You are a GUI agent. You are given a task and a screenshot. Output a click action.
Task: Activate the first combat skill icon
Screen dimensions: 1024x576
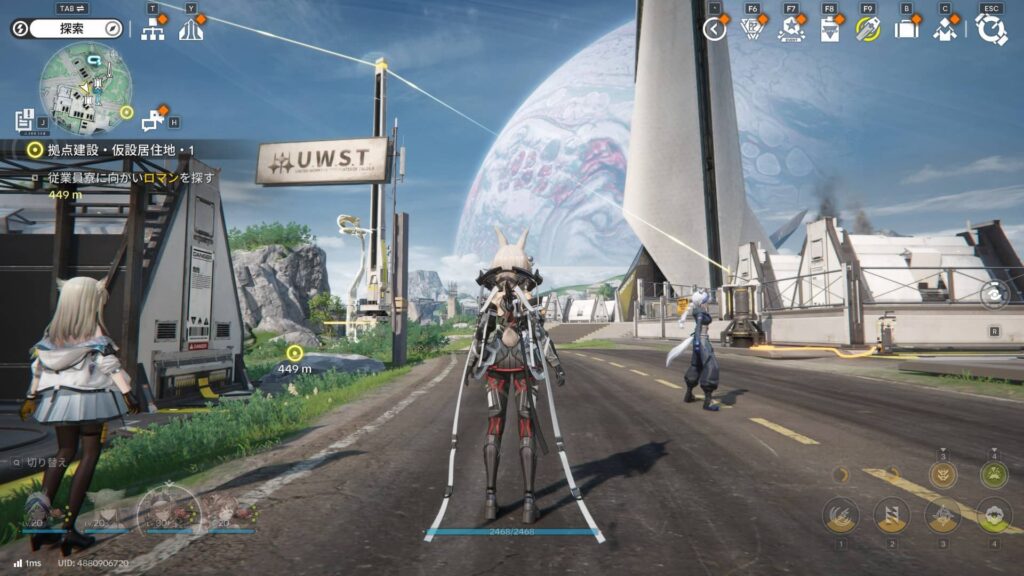[841, 516]
